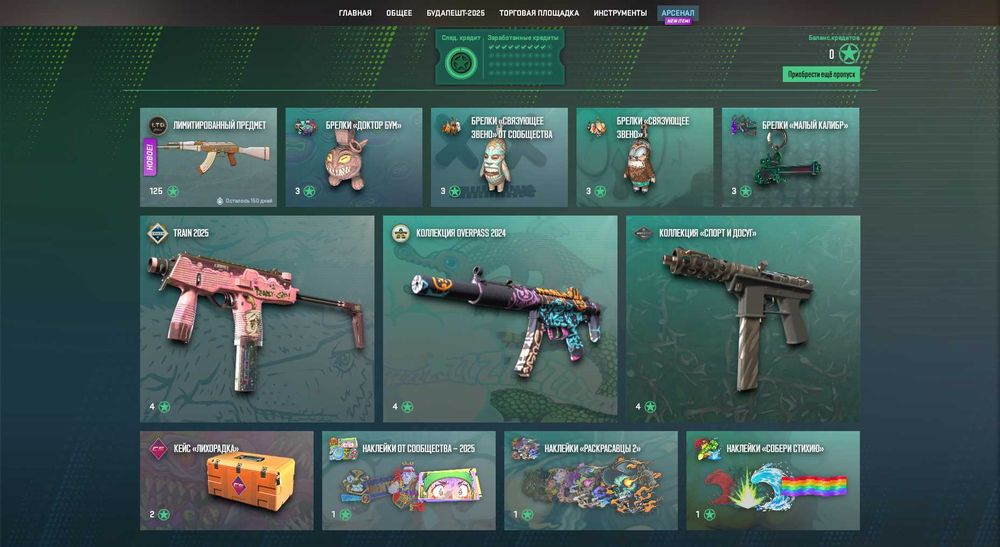View the Коллекция Overpass 2024 tile
Viewport: 1000px width, 547px height.
pyautogui.click(x=500, y=319)
